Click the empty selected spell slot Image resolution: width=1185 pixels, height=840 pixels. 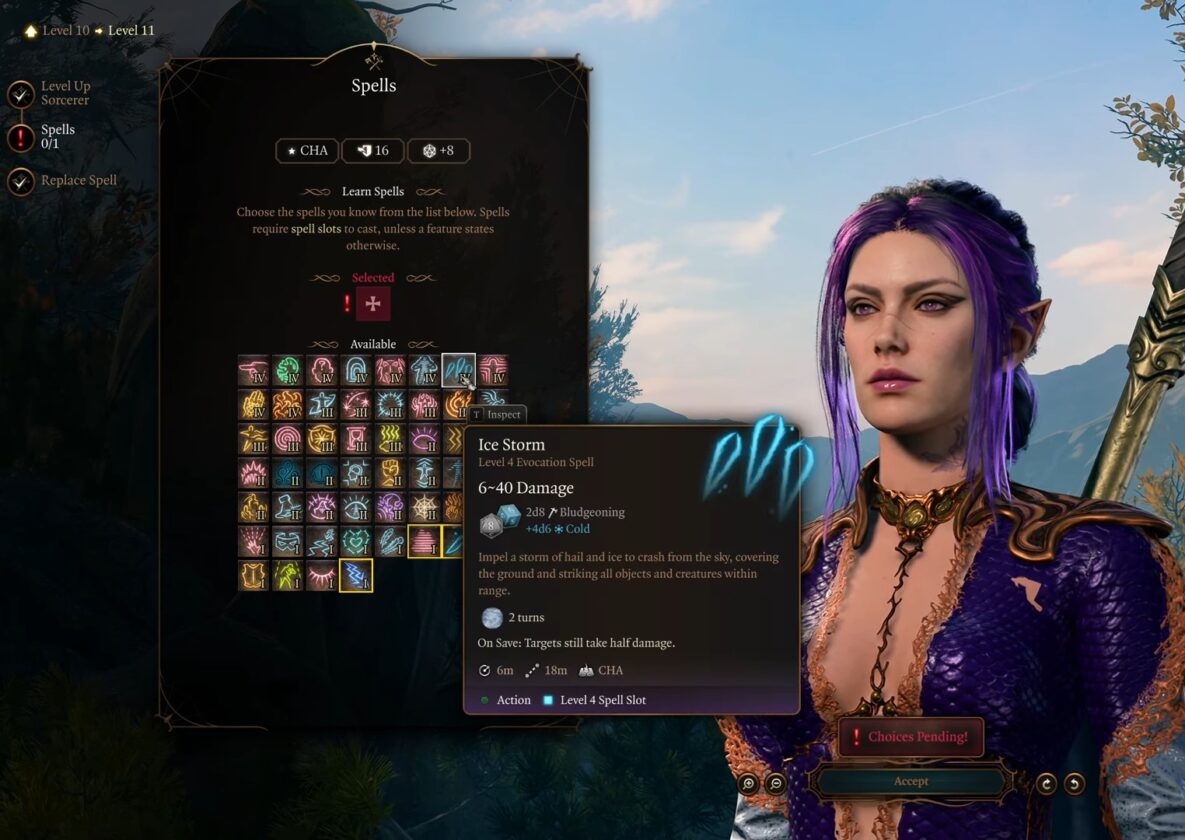pyautogui.click(x=373, y=303)
